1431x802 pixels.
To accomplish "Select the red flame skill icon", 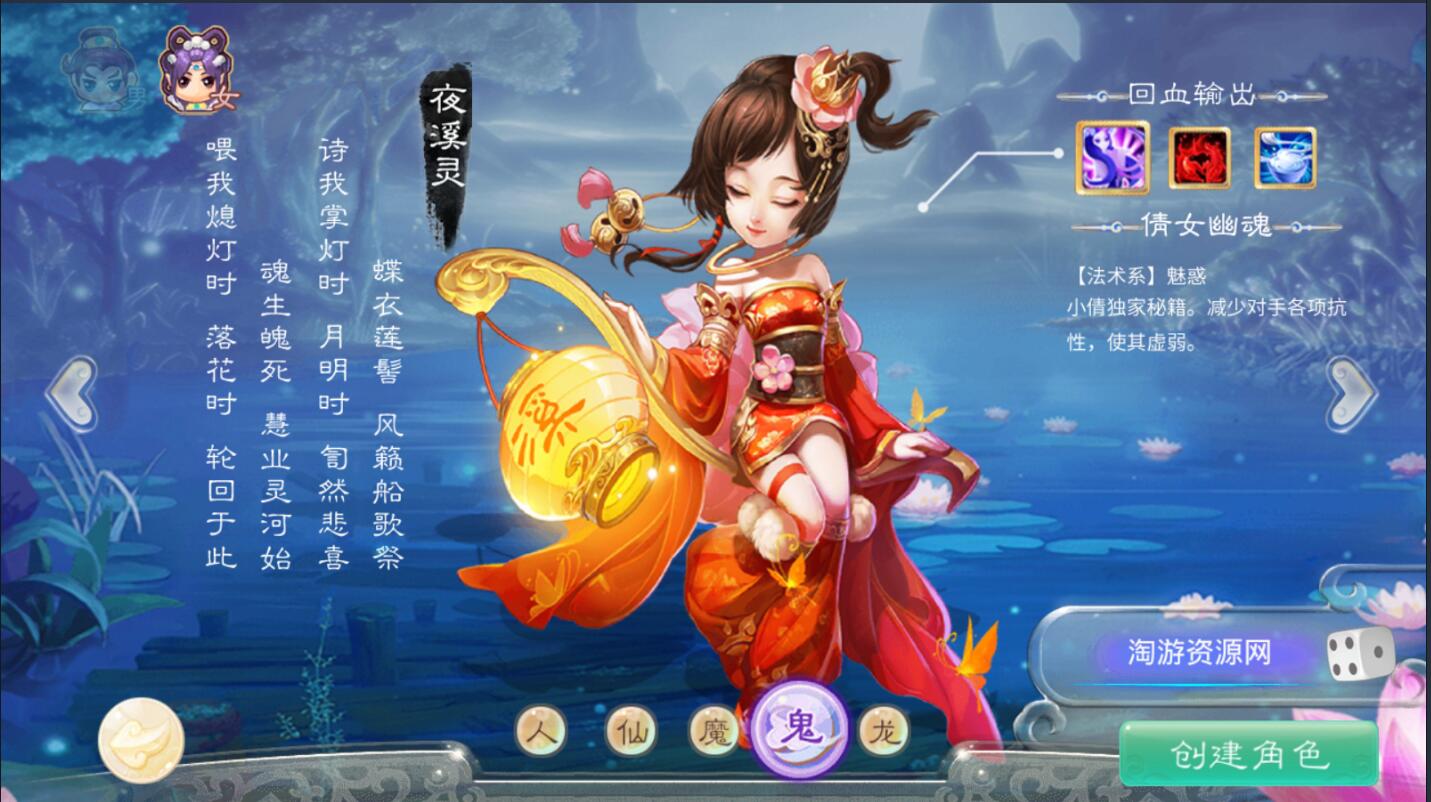I will tap(1199, 157).
